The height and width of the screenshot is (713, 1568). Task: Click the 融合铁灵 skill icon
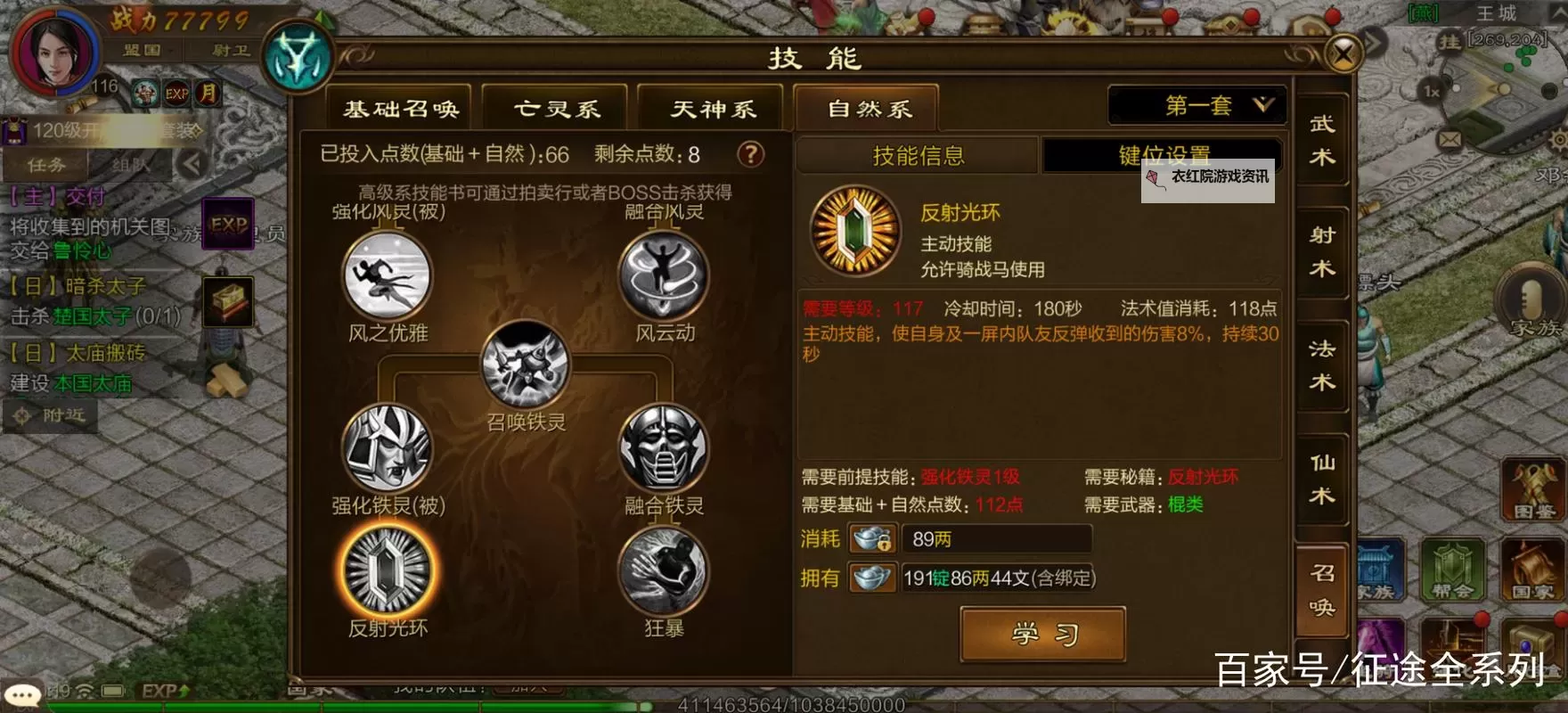[661, 455]
